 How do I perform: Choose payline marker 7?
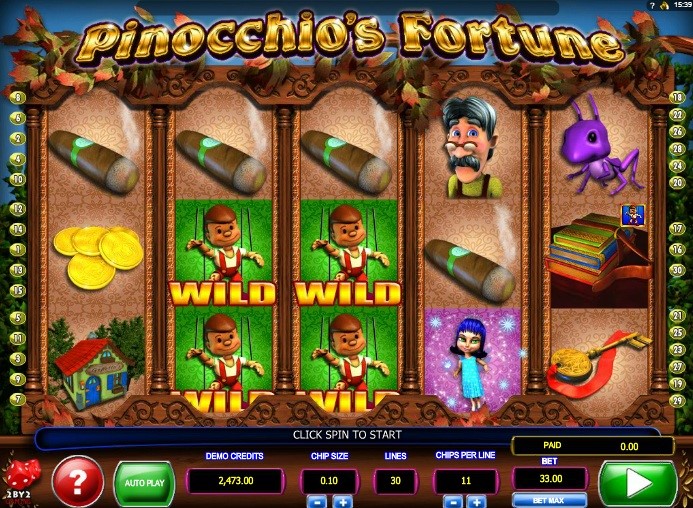pos(18,399)
